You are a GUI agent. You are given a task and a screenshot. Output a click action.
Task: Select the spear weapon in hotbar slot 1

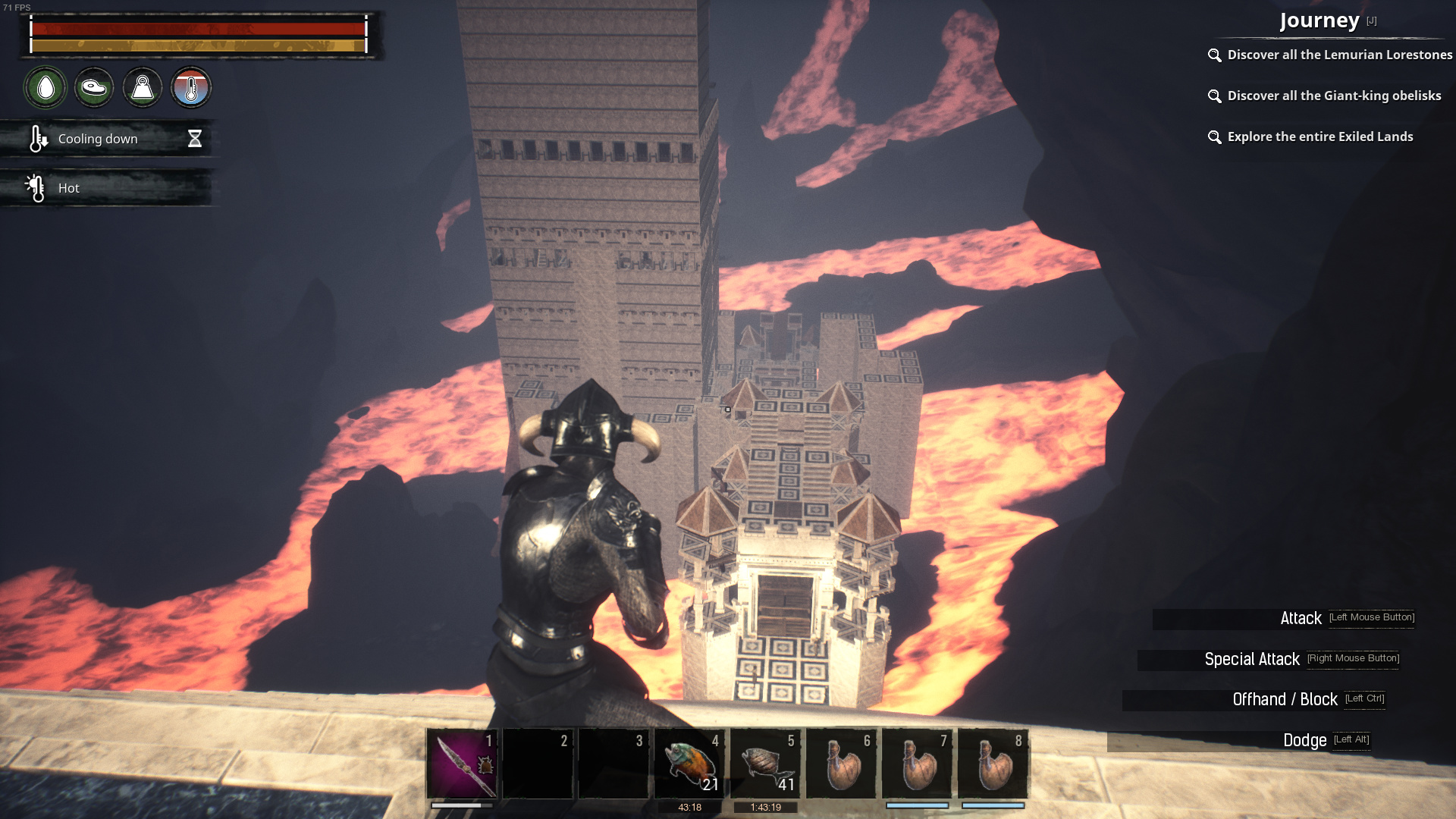[x=462, y=764]
